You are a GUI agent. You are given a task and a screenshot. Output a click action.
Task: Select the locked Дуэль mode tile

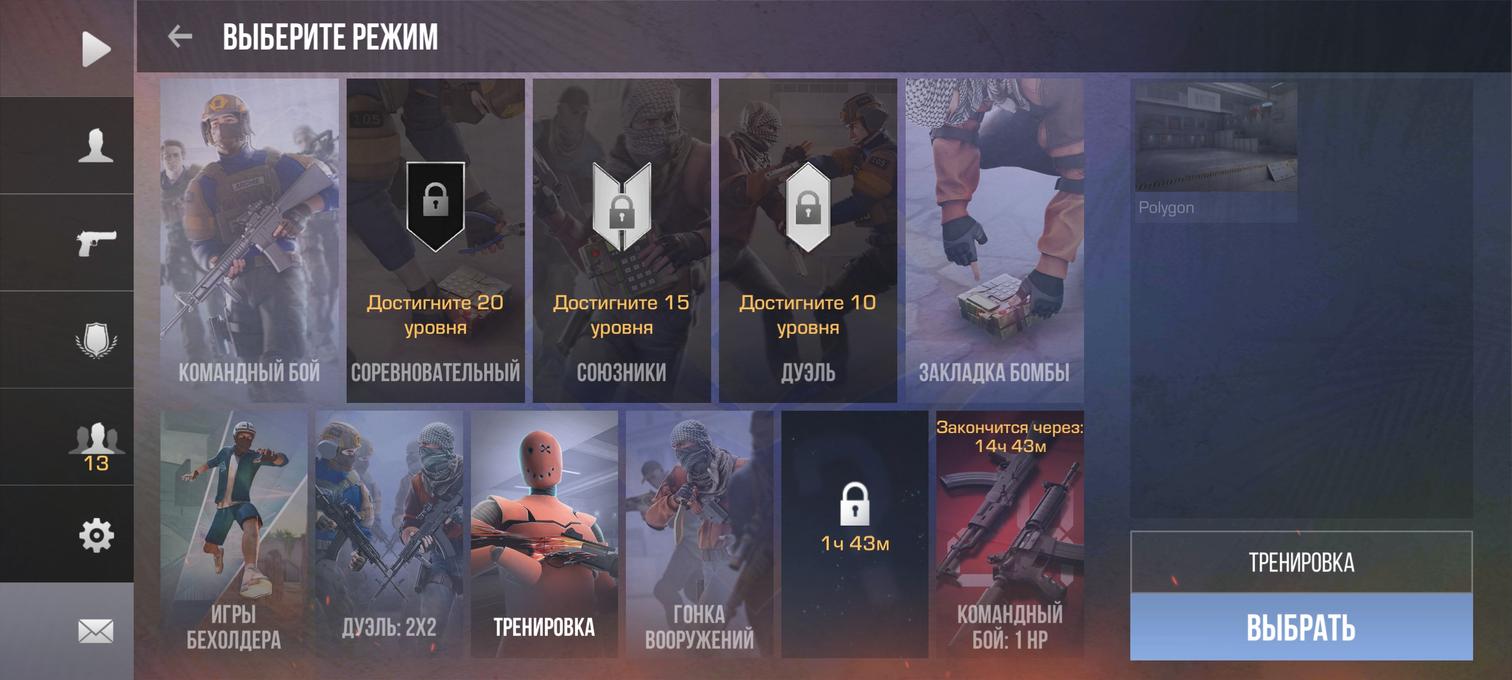pyautogui.click(x=807, y=240)
